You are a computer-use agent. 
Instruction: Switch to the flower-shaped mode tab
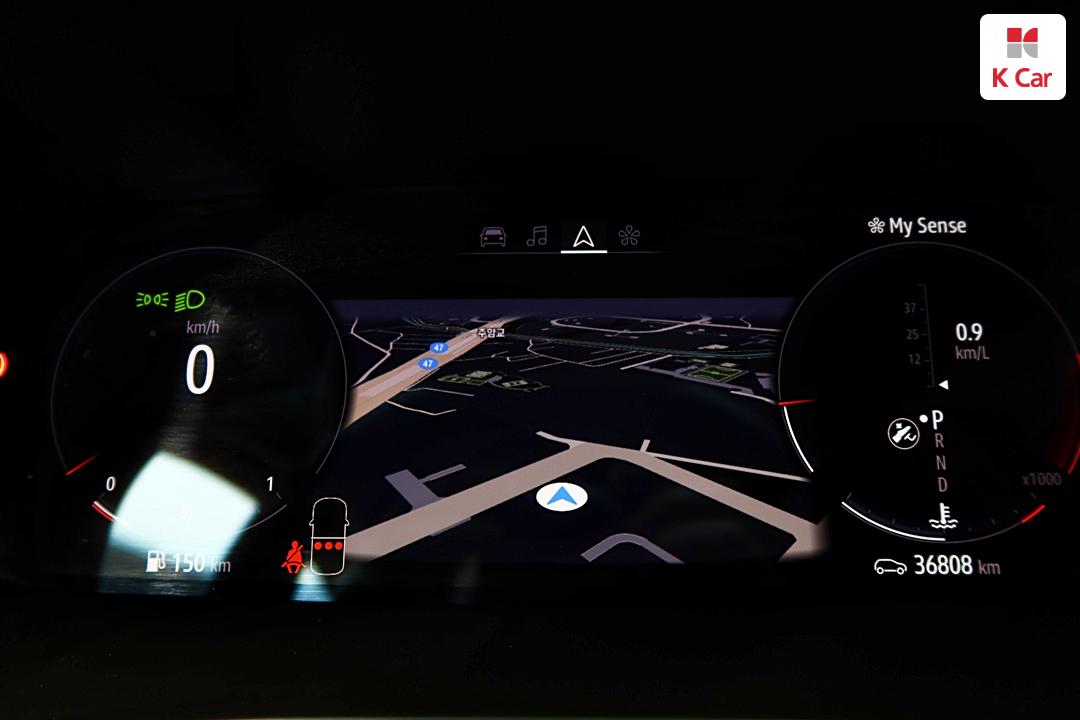pos(629,237)
